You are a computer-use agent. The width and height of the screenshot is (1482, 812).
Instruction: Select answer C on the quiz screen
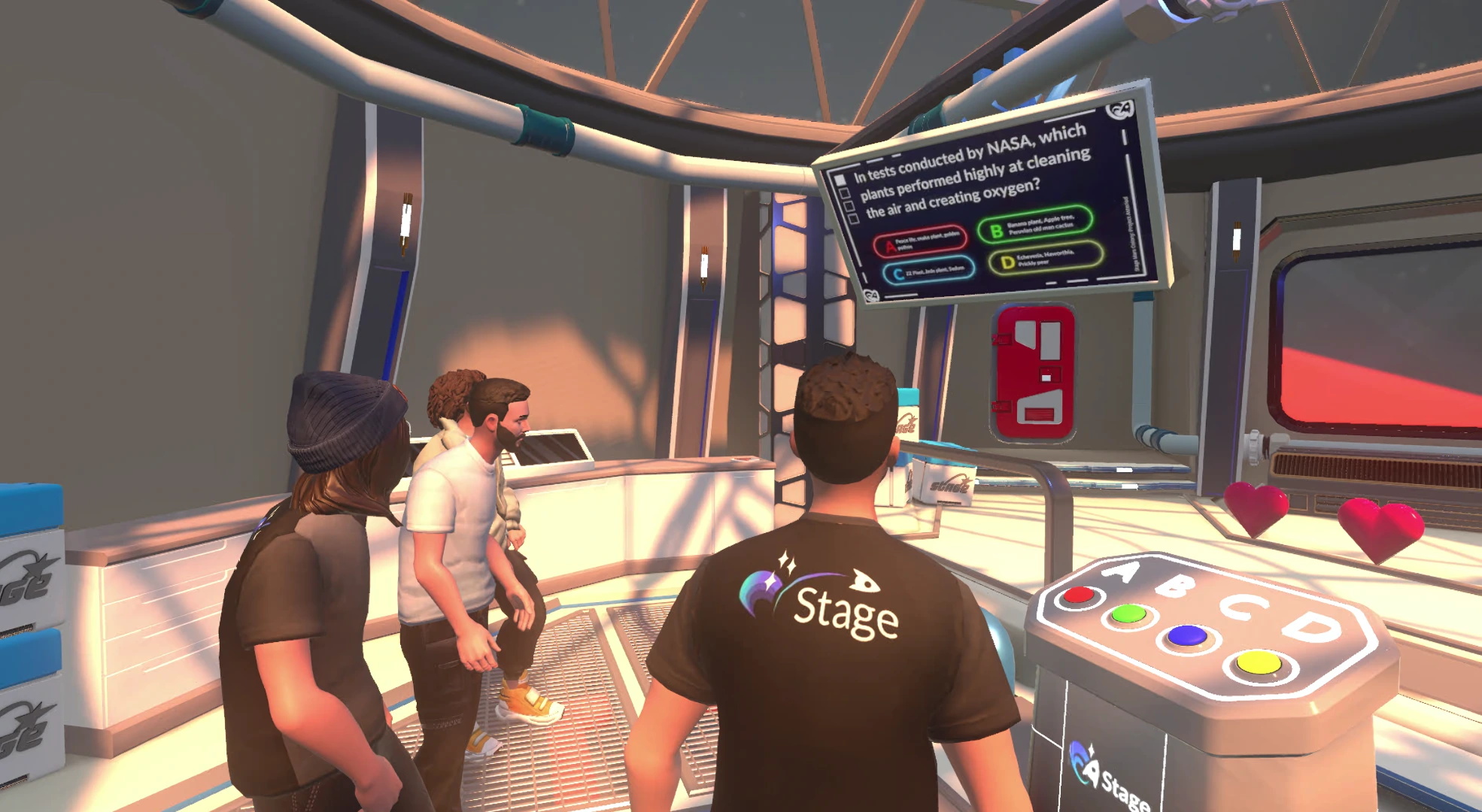point(928,271)
